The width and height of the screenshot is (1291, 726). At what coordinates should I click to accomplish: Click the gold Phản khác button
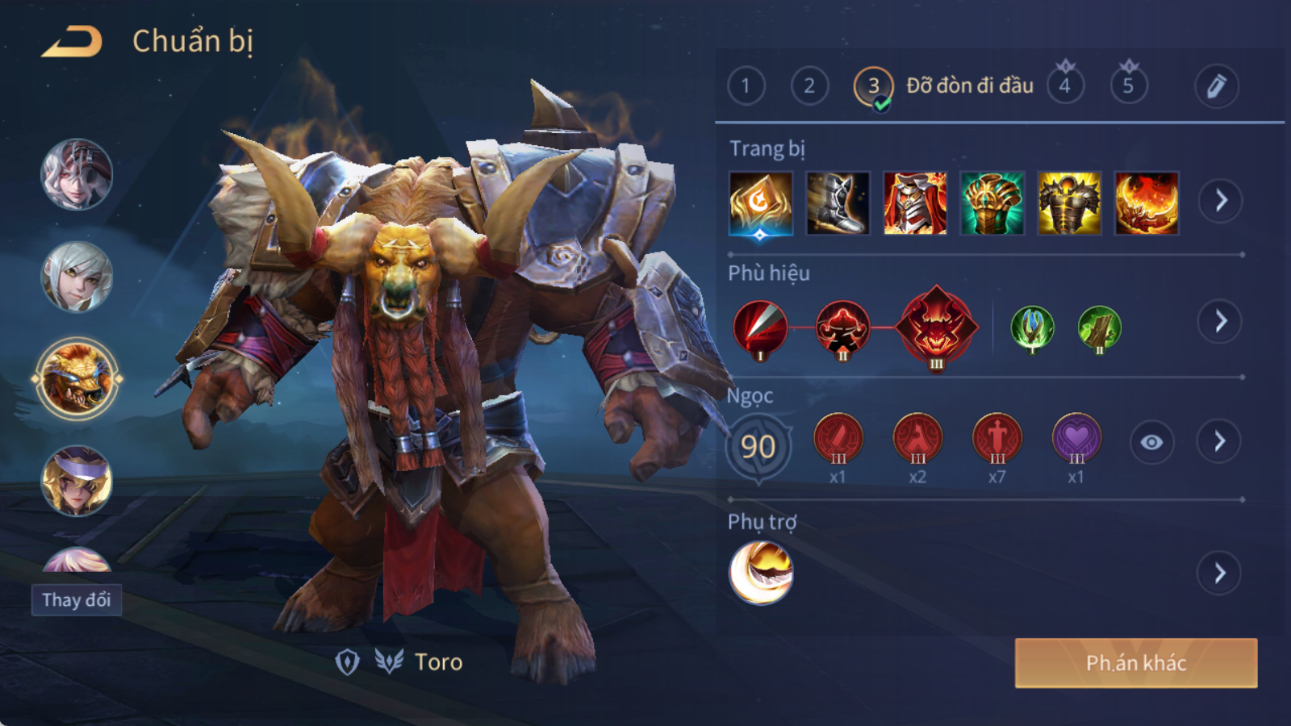coord(1136,663)
